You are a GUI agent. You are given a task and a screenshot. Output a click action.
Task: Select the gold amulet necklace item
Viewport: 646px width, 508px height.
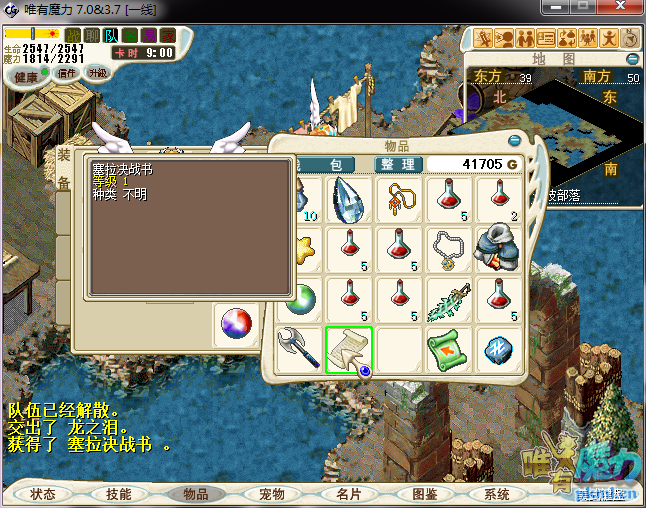(399, 199)
